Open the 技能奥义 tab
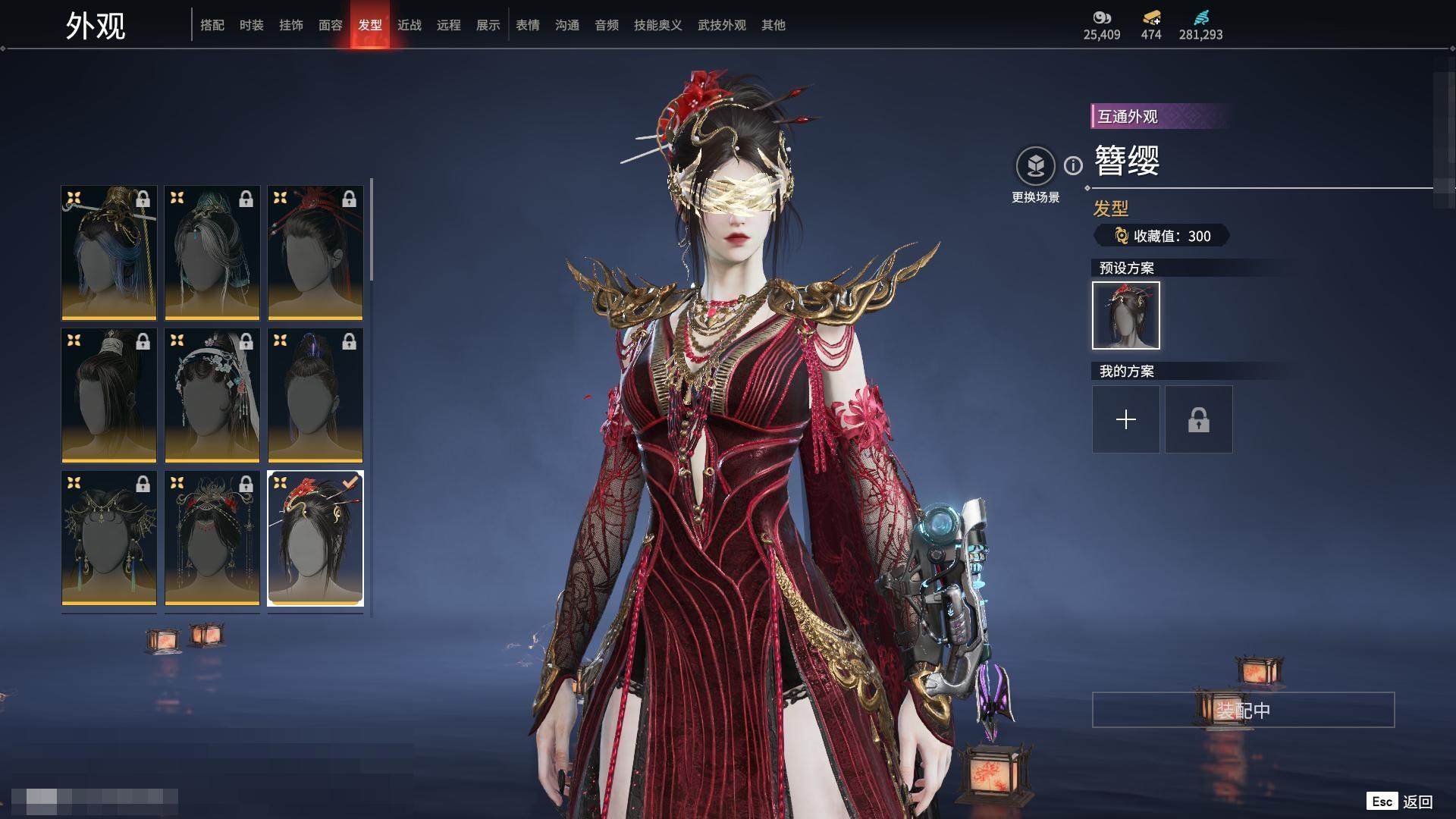The width and height of the screenshot is (1456, 819). click(657, 25)
